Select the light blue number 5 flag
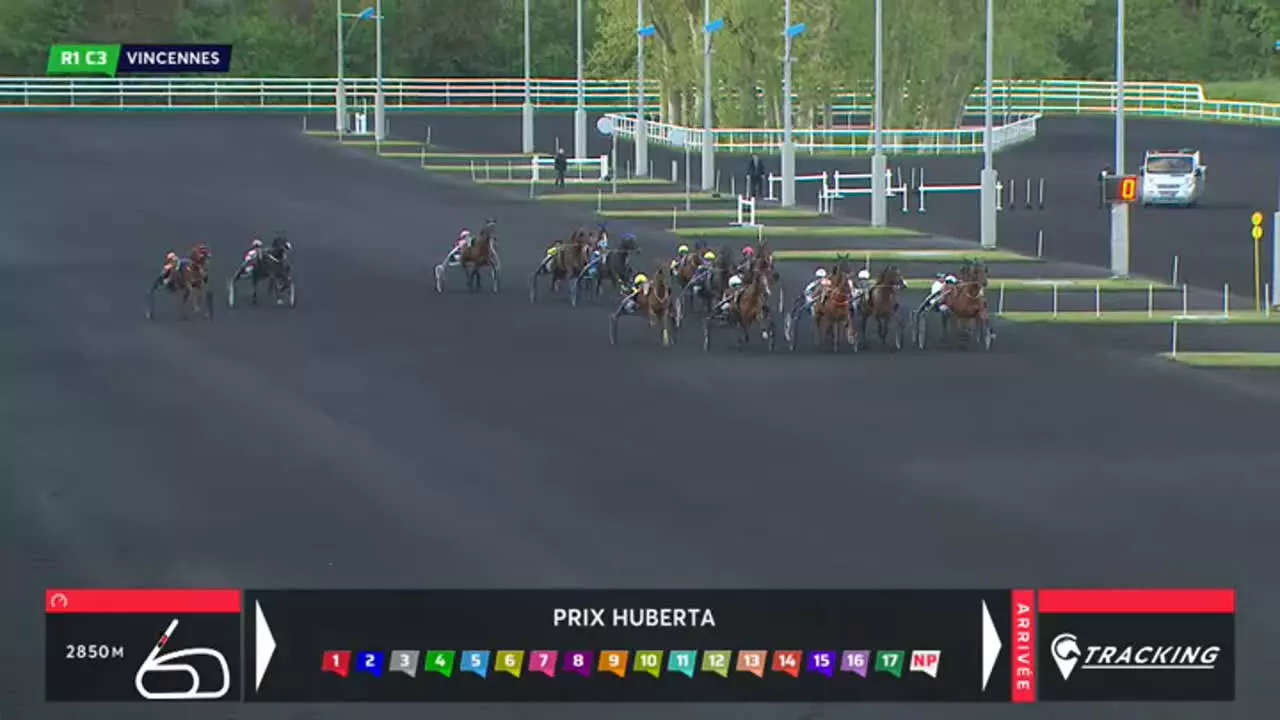This screenshot has width=1280, height=720. 474,662
